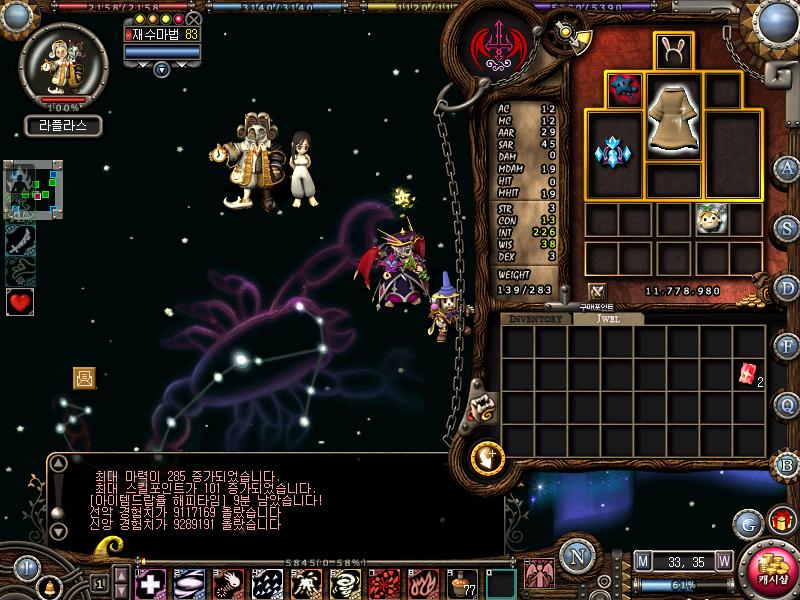Click the round Q shortcut button

tap(787, 405)
